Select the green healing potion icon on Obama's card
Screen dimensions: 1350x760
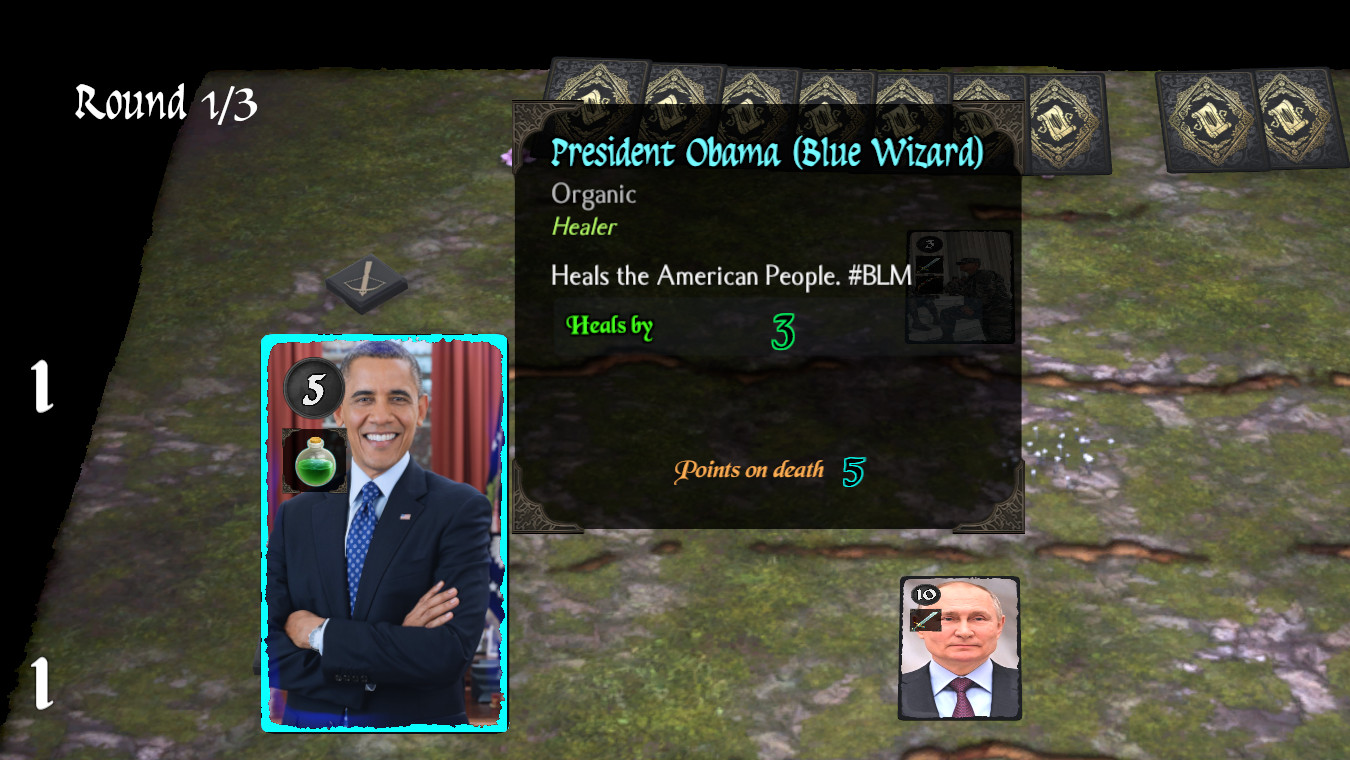click(x=313, y=459)
